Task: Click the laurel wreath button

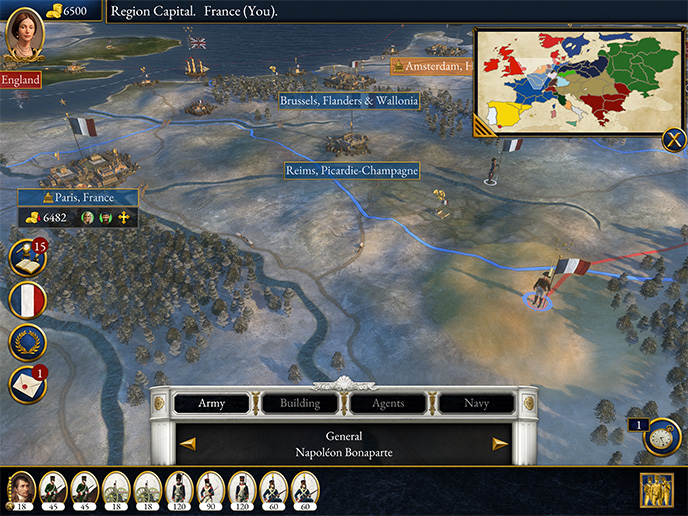Action: click(27, 343)
